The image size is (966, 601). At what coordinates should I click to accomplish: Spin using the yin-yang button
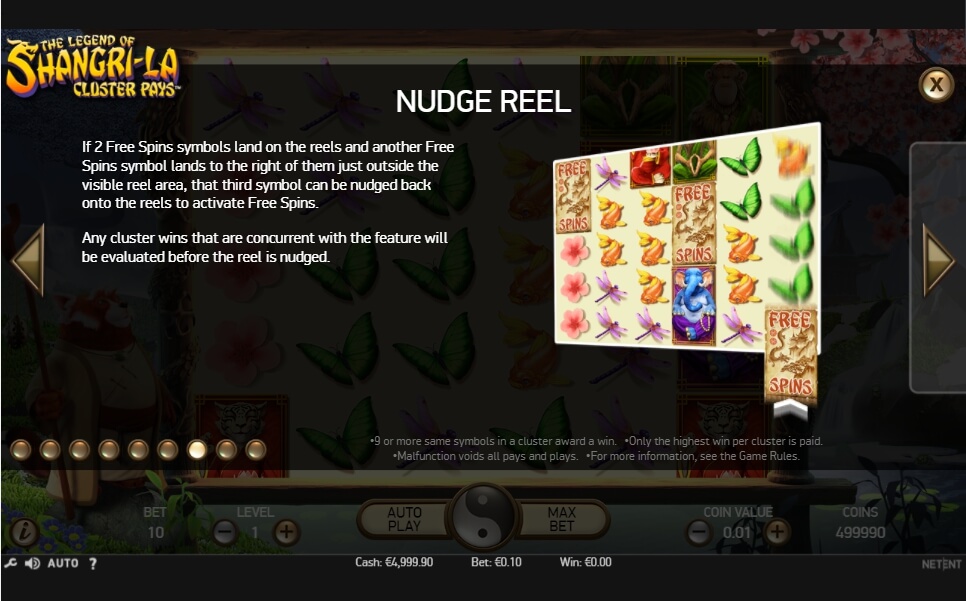point(483,518)
